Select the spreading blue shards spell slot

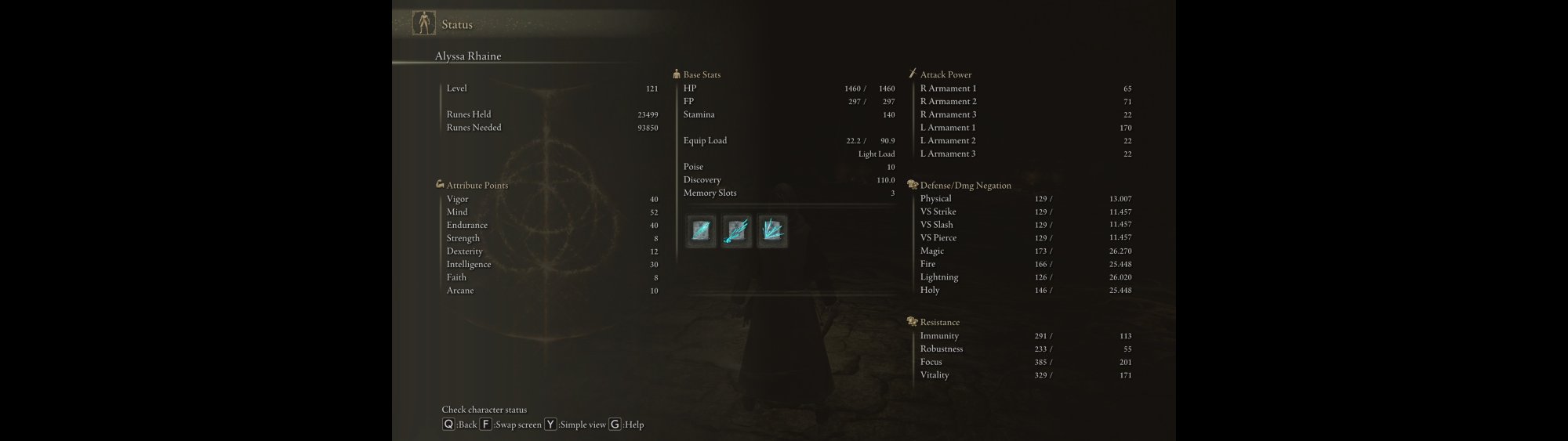click(772, 232)
